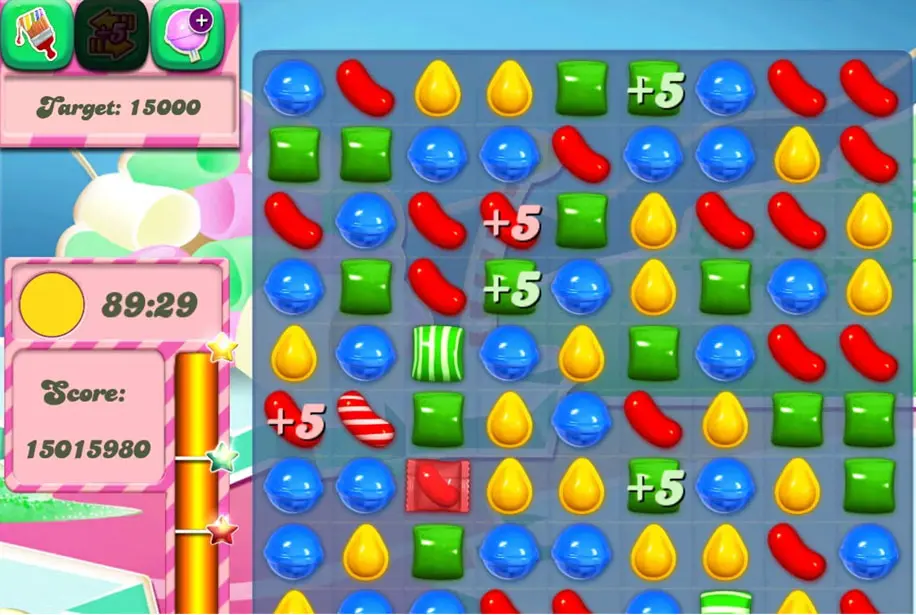Pick the red-and-white striped candy
Image resolution: width=916 pixels, height=615 pixels.
364,419
